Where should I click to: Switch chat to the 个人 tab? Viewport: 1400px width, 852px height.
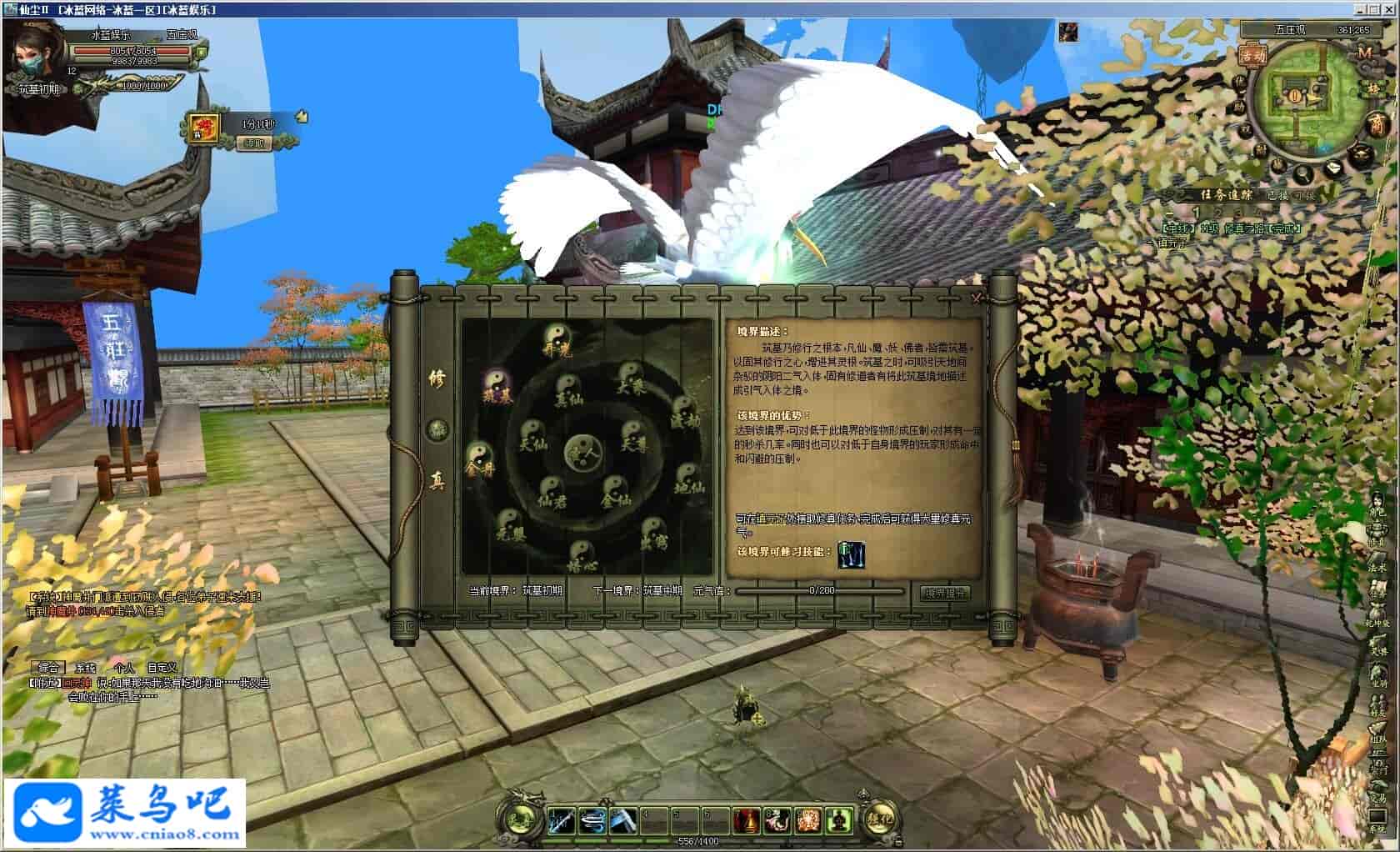tap(124, 667)
